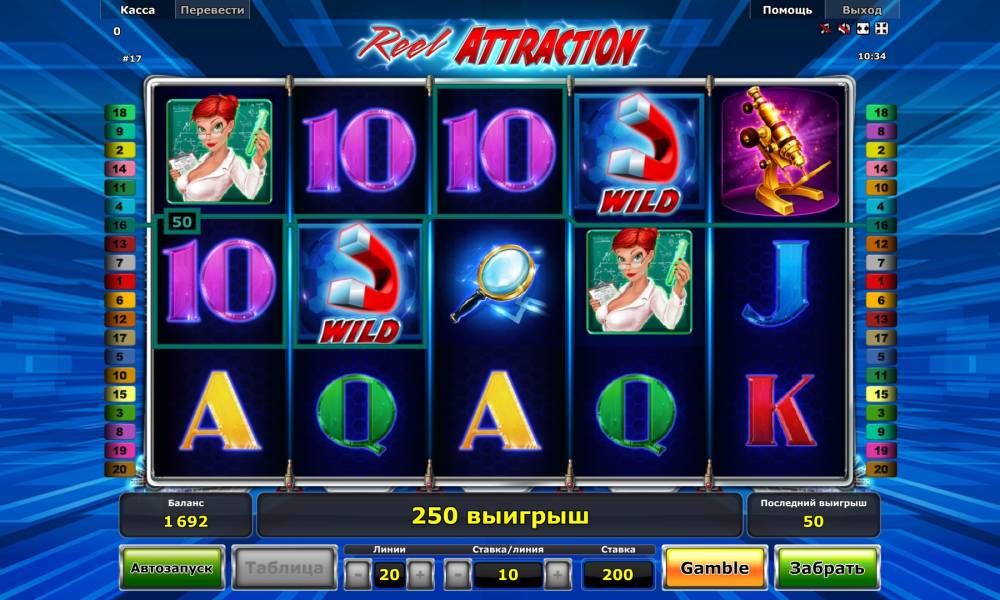Toggle the muted speaker sound icon
1000x600 pixels.
click(x=844, y=28)
